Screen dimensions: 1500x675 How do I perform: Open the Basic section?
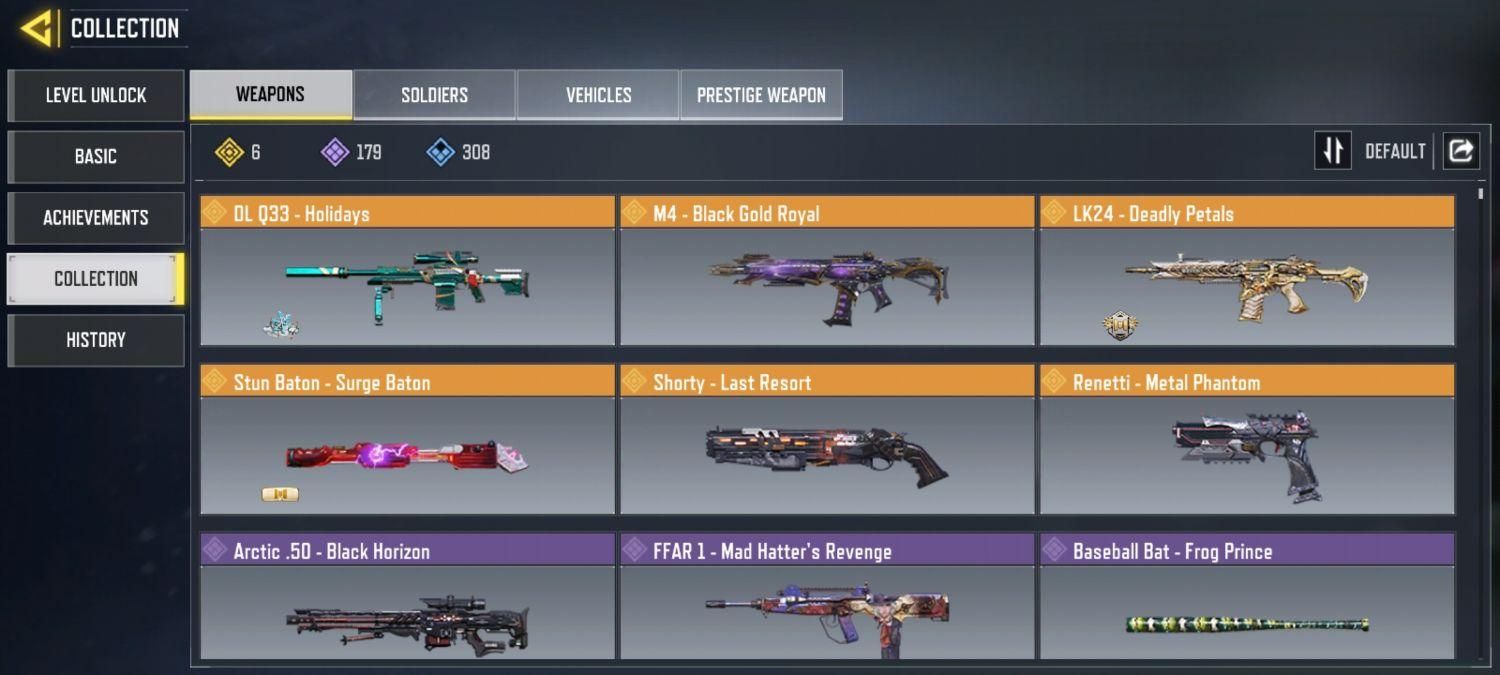(x=96, y=157)
